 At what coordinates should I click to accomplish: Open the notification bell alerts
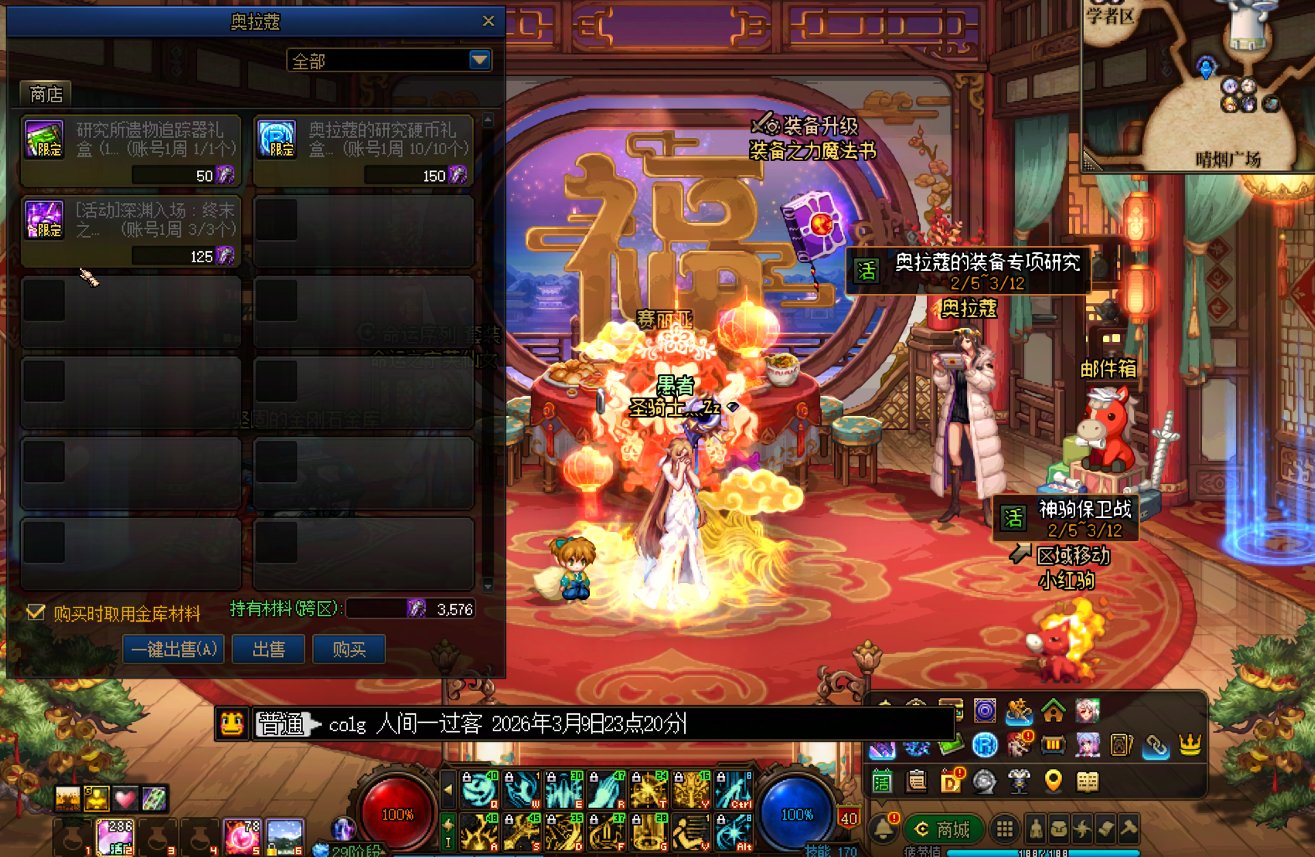click(883, 829)
